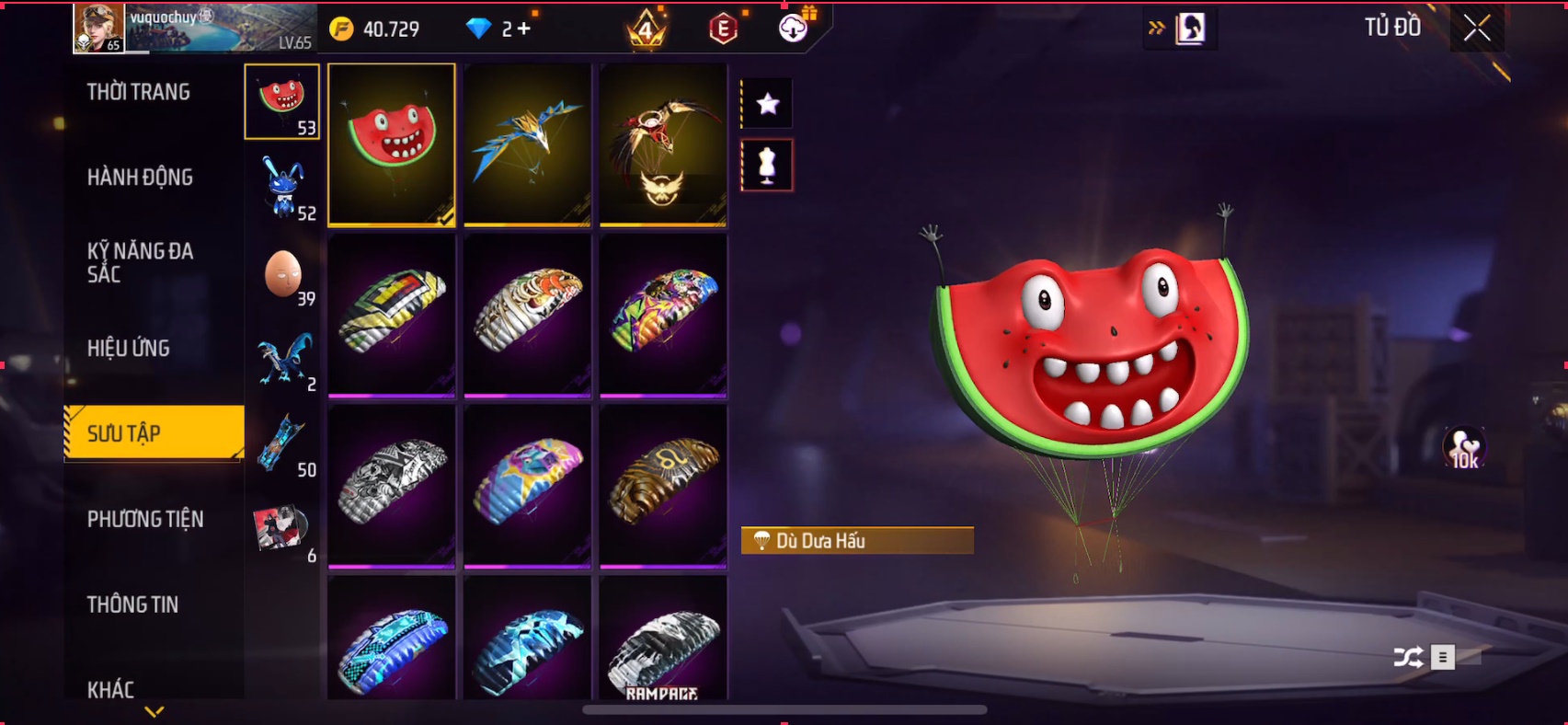The height and width of the screenshot is (725, 1568).
Task: Switch to Hành Động tab
Action: click(x=140, y=177)
